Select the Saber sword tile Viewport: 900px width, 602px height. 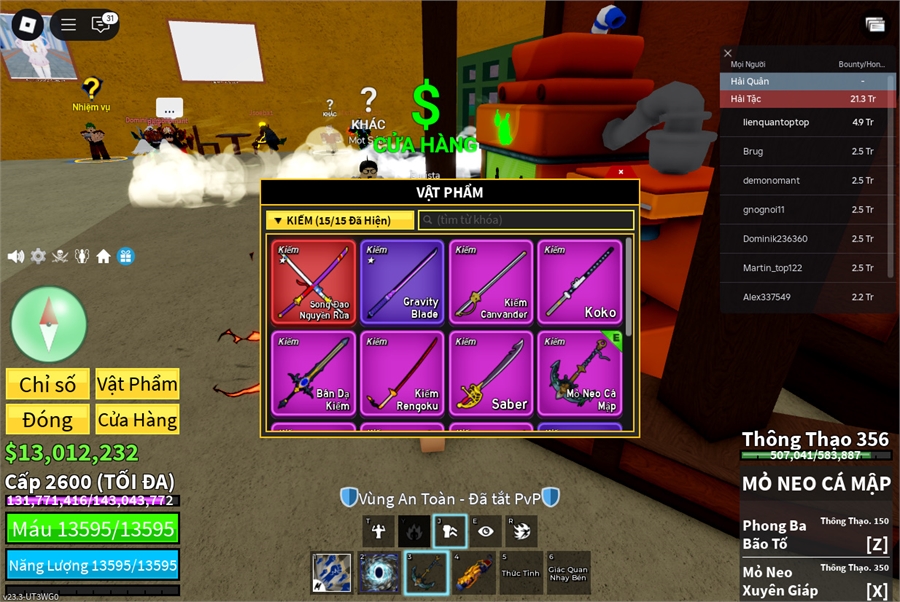(492, 373)
